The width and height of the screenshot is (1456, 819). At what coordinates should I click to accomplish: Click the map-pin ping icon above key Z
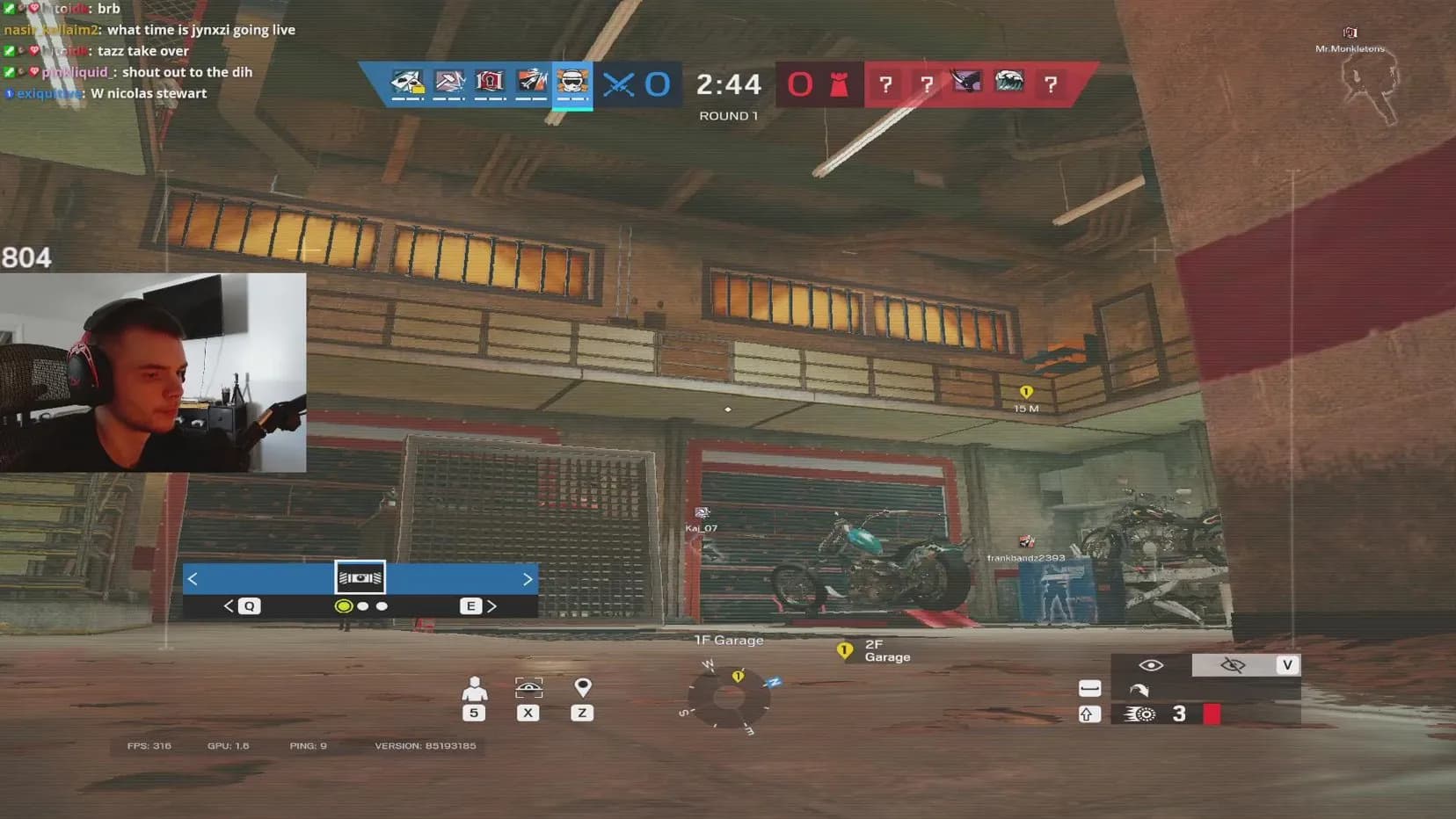tap(582, 687)
